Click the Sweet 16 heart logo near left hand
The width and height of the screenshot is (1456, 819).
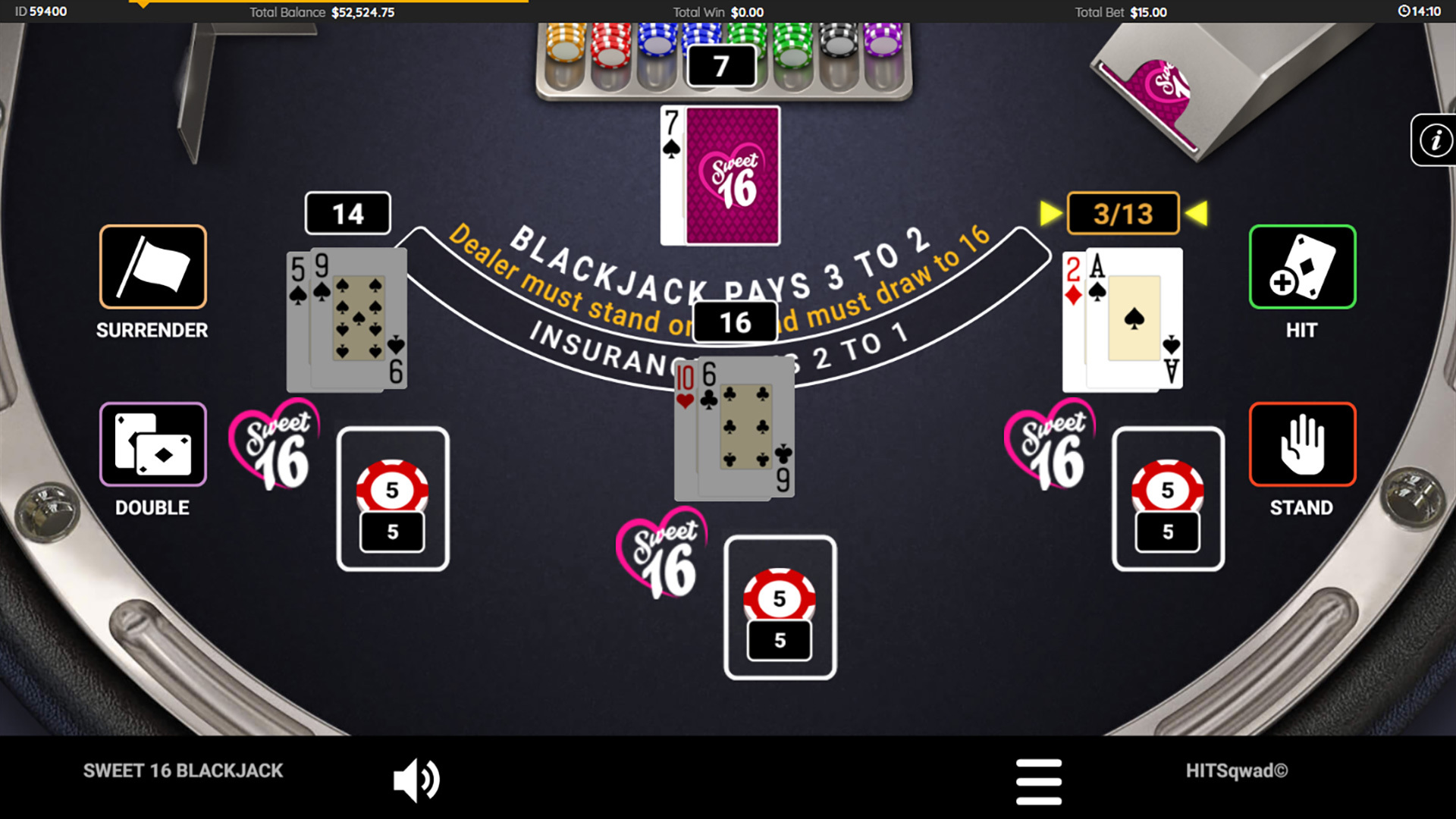[x=275, y=447]
